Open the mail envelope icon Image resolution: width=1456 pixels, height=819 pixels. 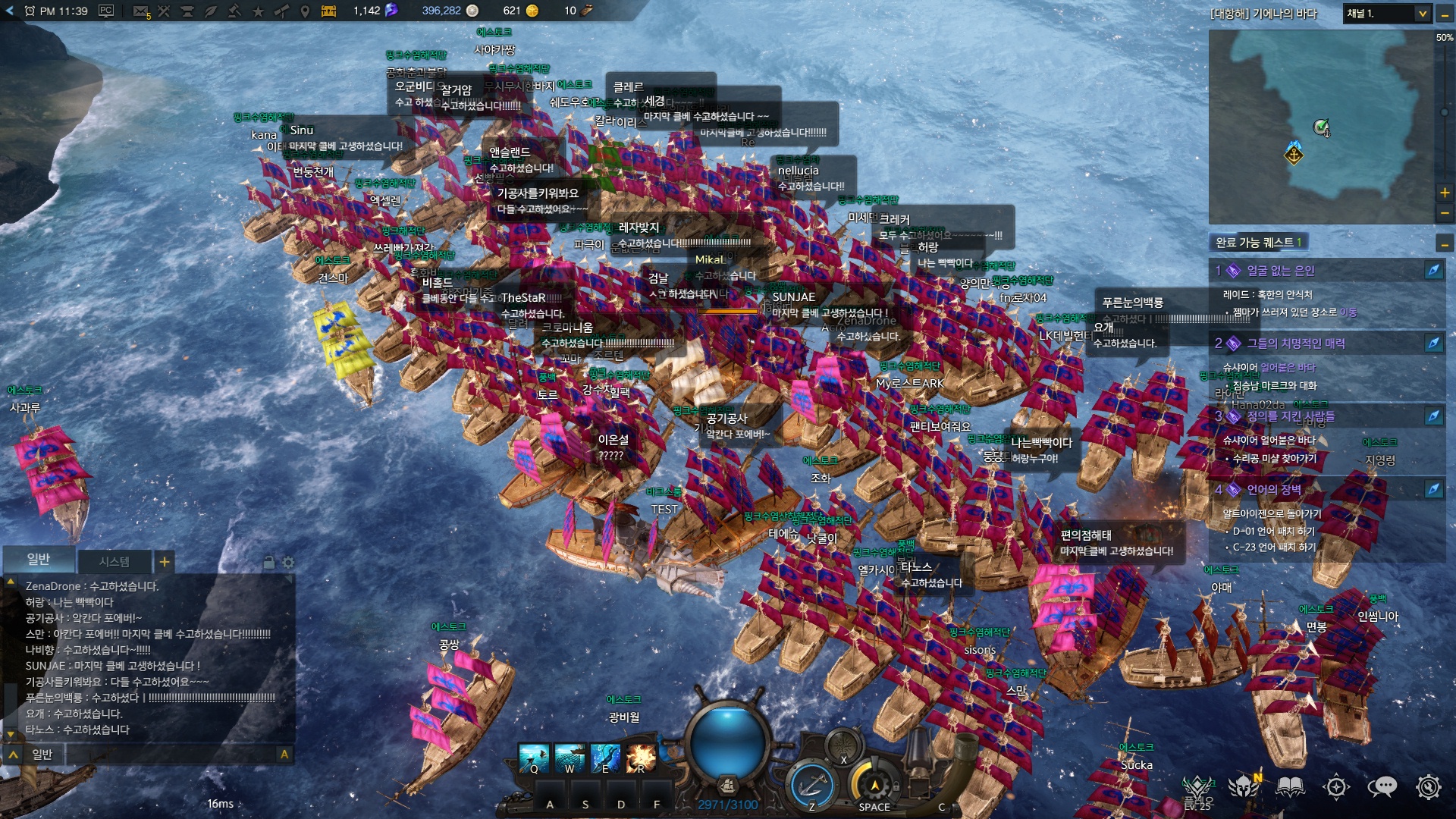click(x=140, y=11)
